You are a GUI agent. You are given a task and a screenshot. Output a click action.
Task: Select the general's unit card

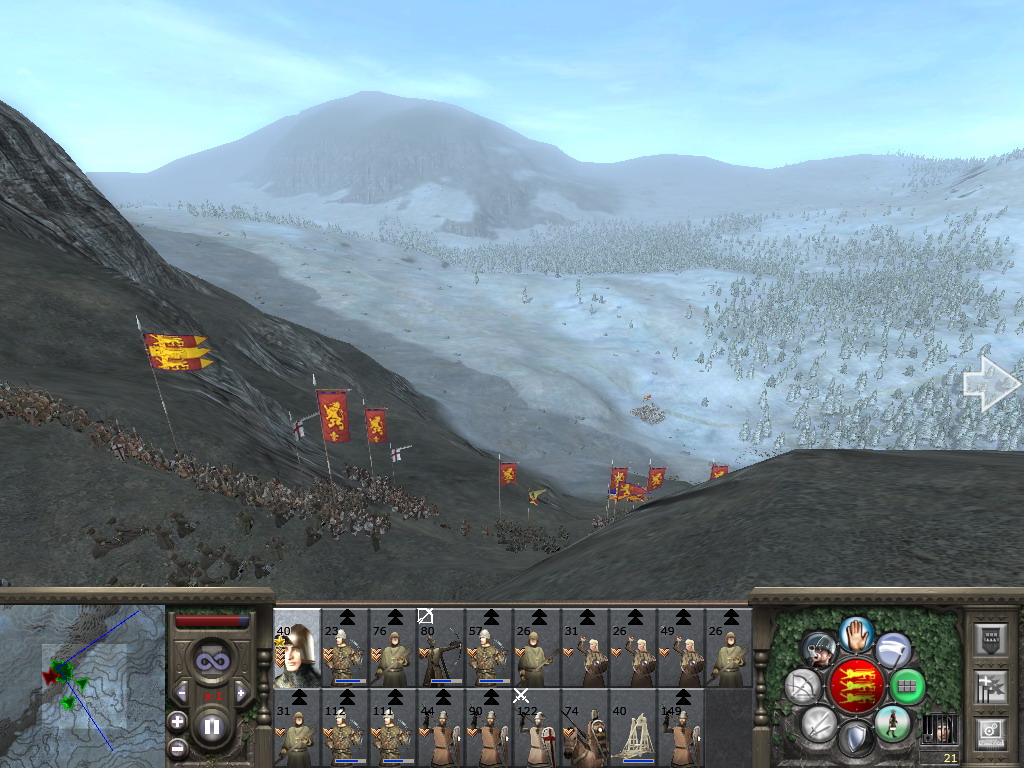tap(297, 647)
